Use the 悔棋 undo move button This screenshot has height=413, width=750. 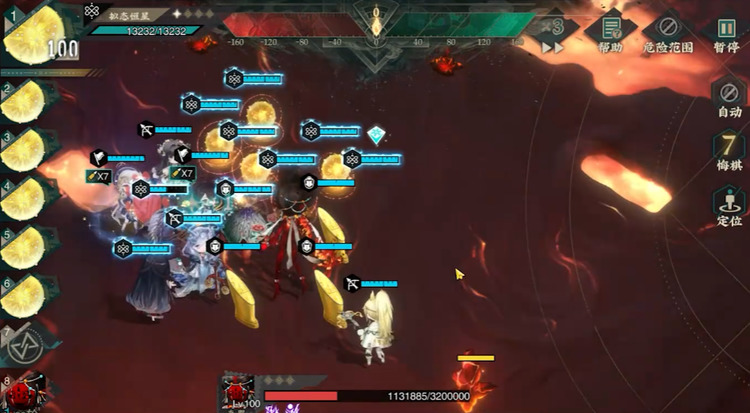click(729, 150)
